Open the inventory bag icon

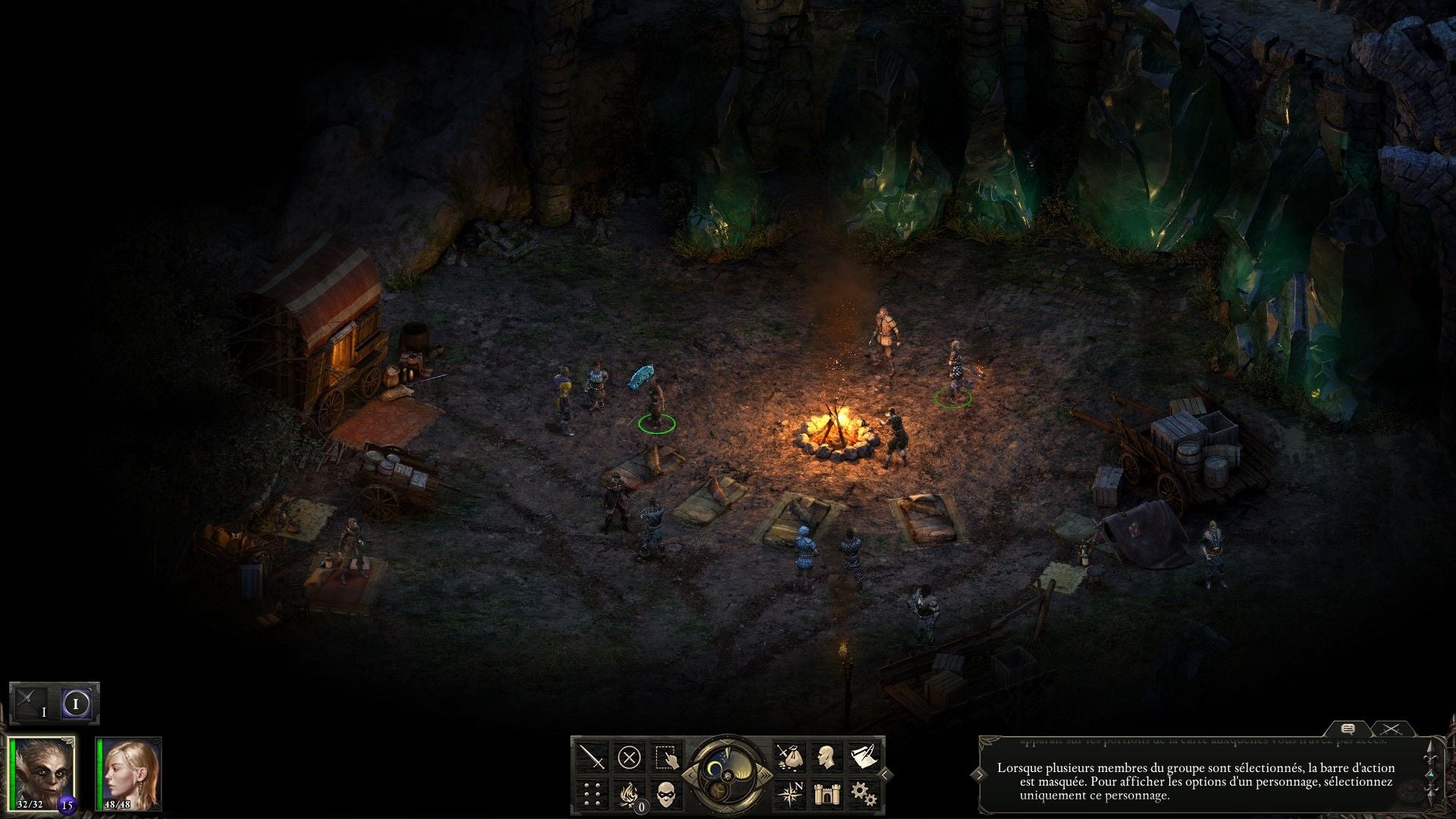click(789, 757)
